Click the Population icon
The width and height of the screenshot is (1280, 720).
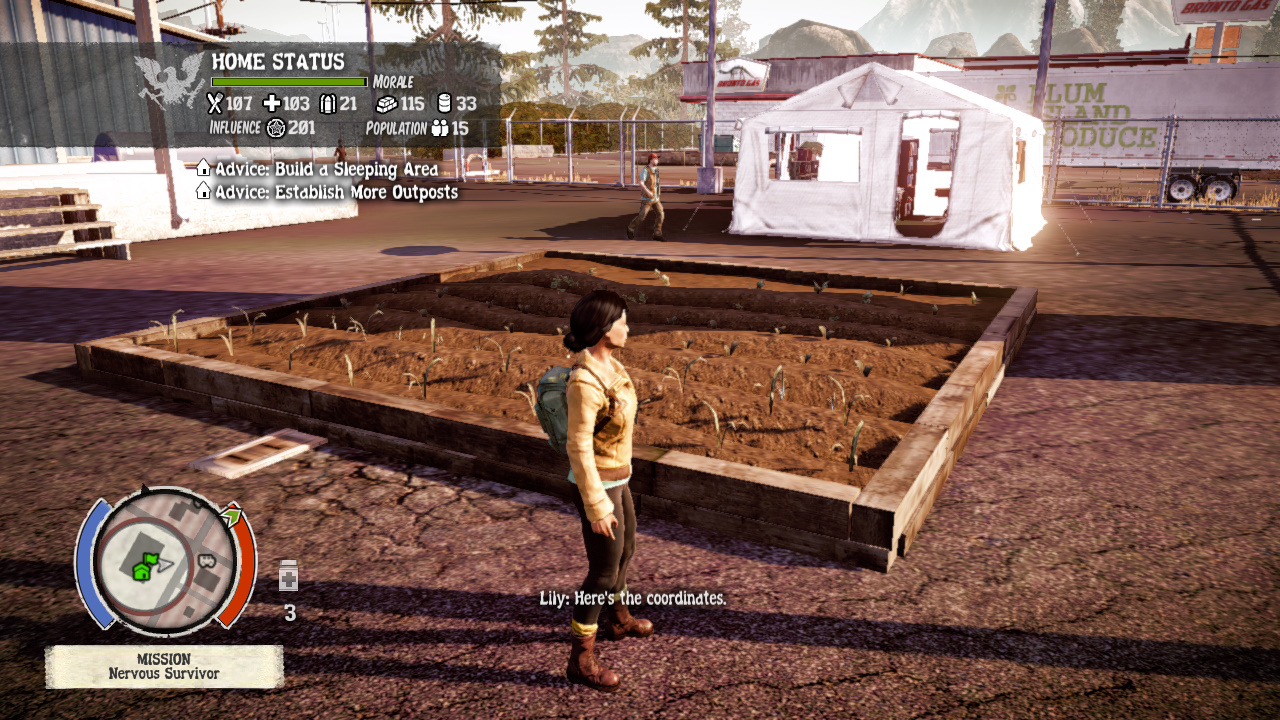click(x=439, y=128)
